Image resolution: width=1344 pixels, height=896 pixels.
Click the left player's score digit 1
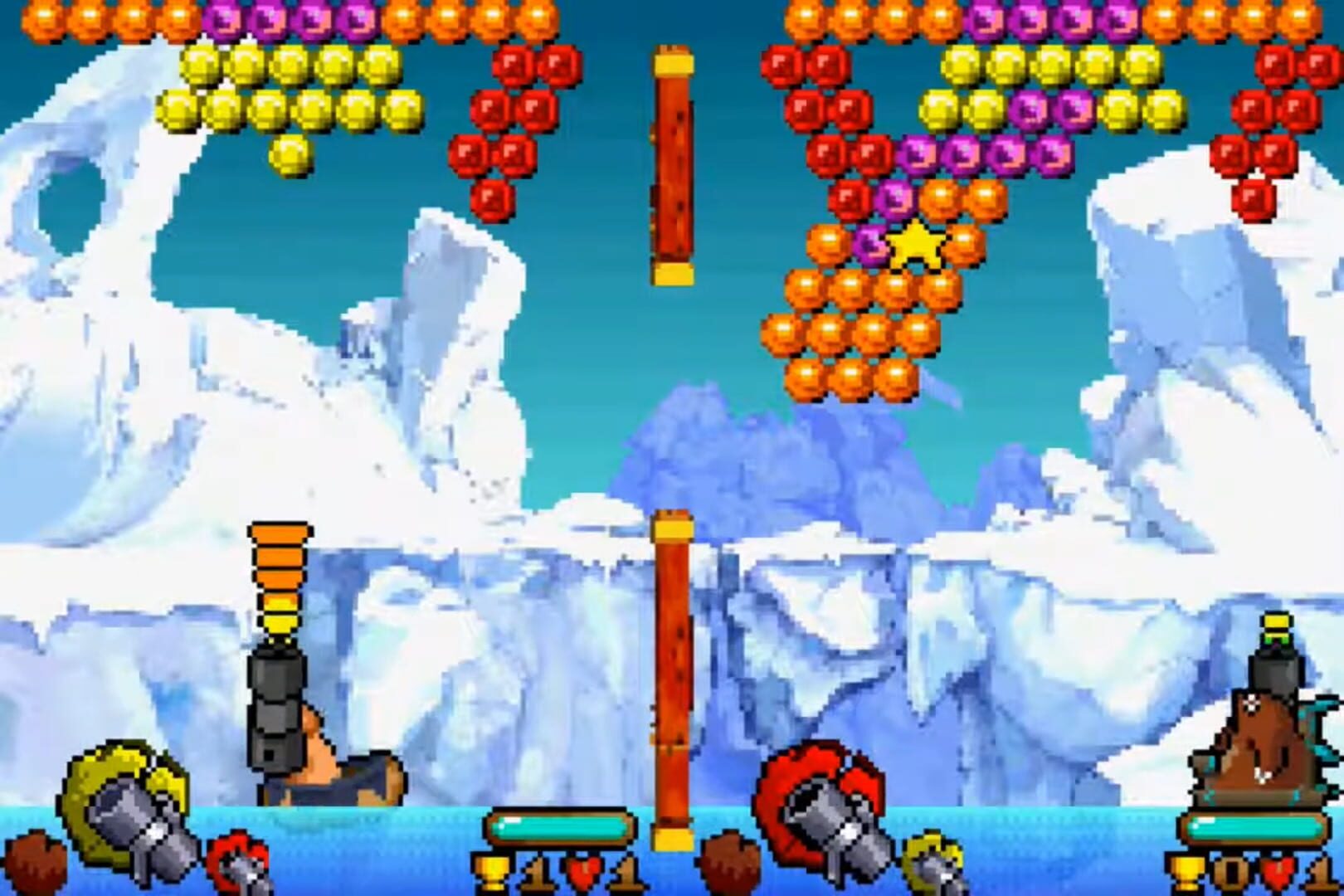coord(538,875)
